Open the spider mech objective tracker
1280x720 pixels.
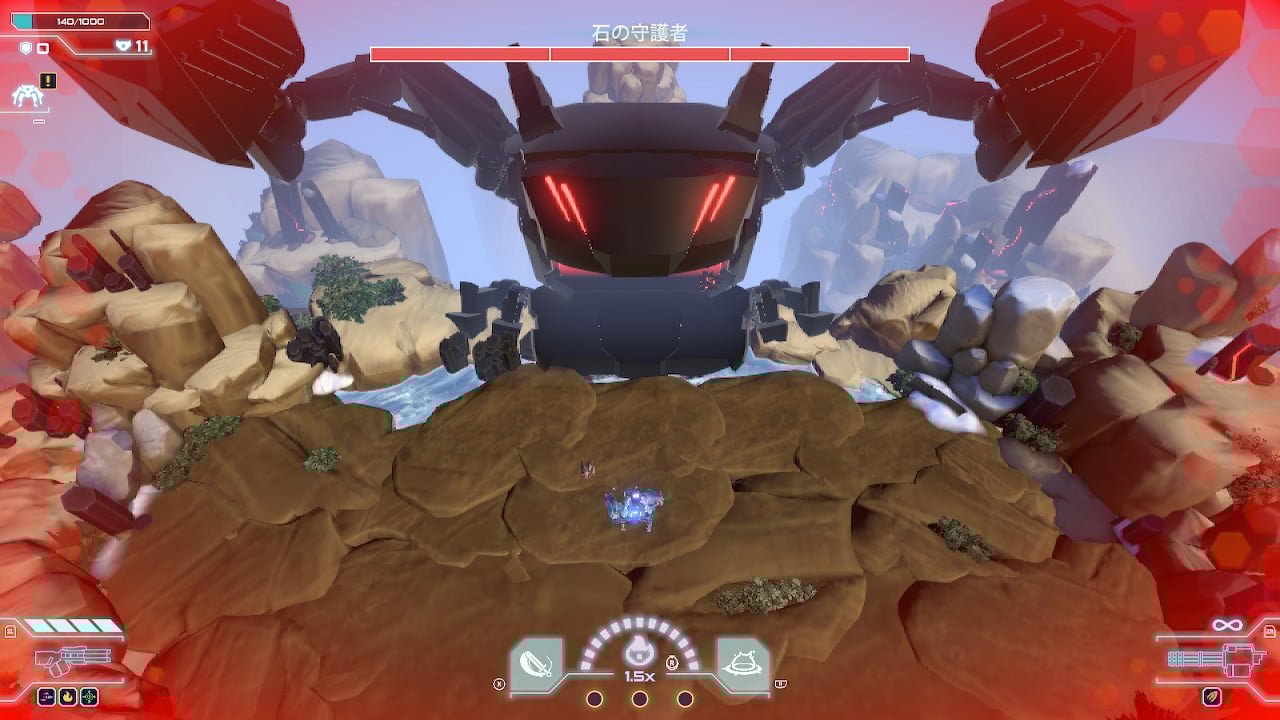point(25,96)
